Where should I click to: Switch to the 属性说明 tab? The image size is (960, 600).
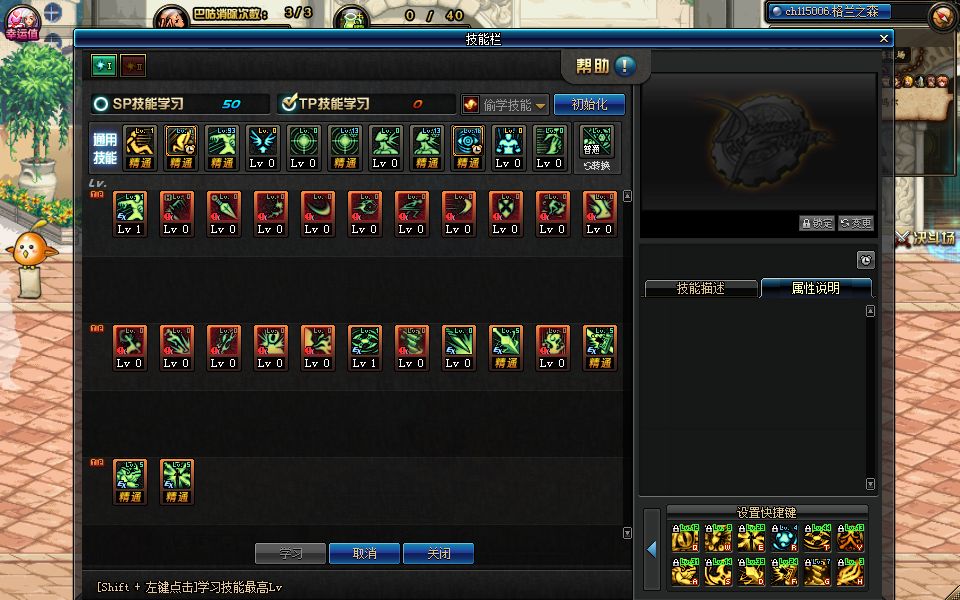click(815, 288)
